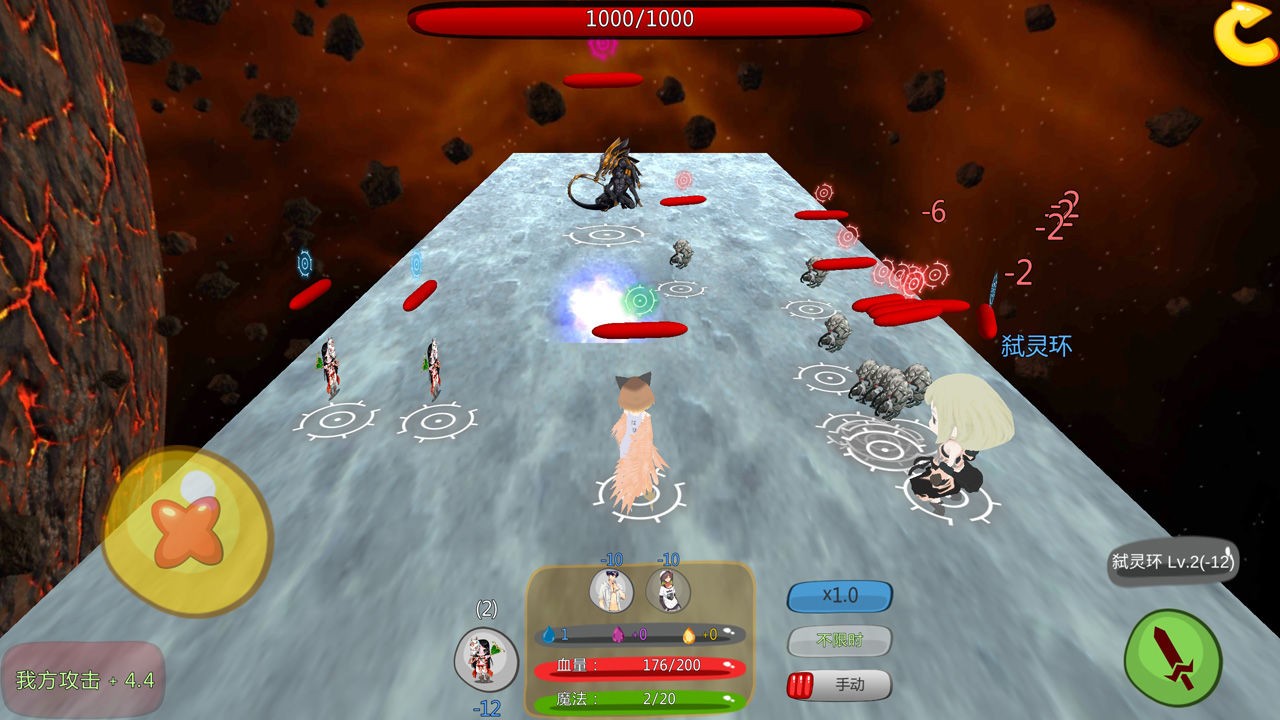This screenshot has width=1280, height=720.
Task: Change the x1.0 game speed
Action: (x=839, y=596)
